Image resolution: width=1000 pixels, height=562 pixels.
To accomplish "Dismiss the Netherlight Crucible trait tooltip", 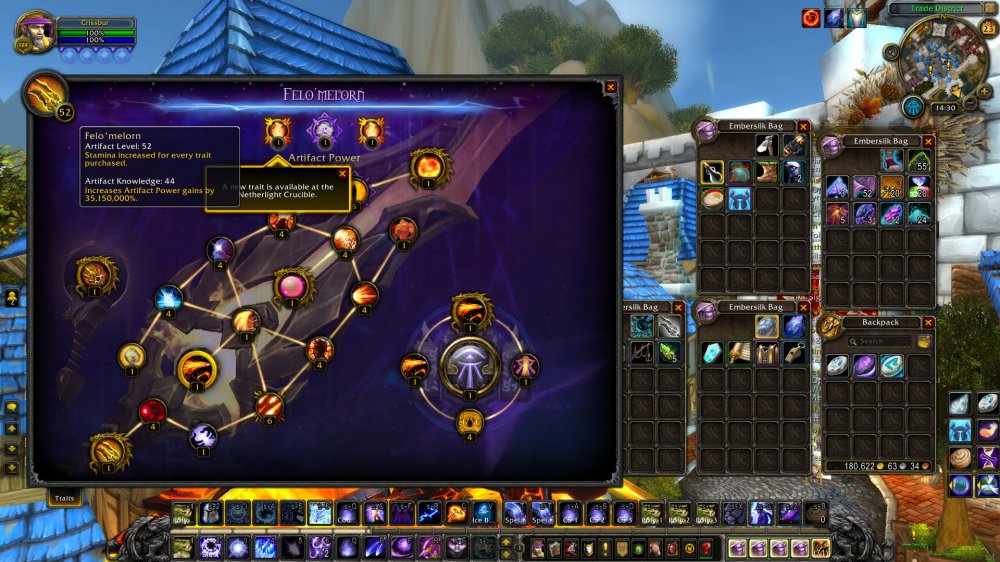I will (x=342, y=173).
